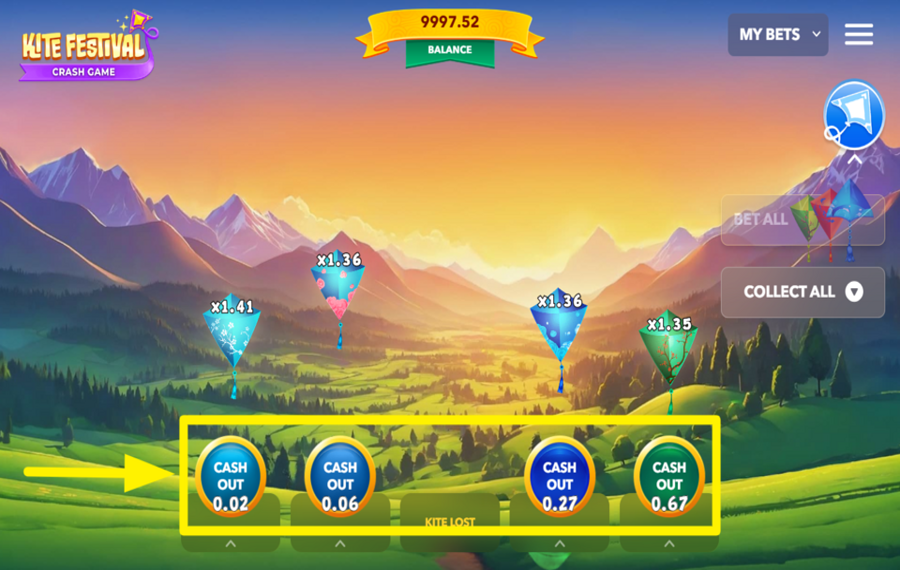
Task: Open the hamburger menu
Action: click(858, 34)
